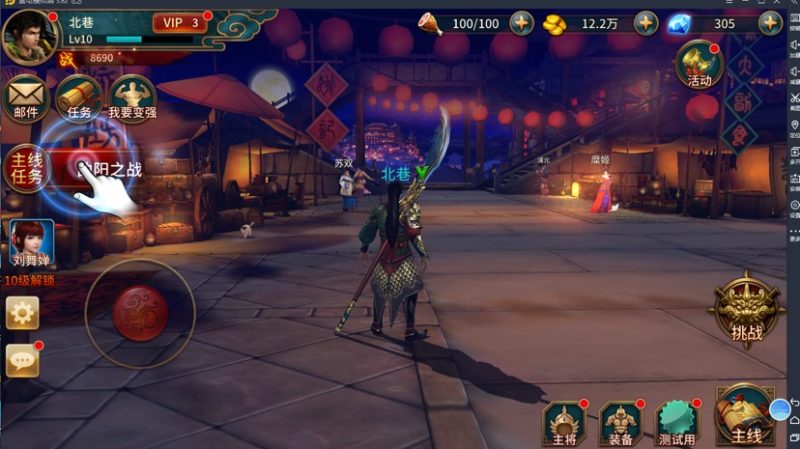Buy diamonds with the plus button
The width and height of the screenshot is (800, 449).
pyautogui.click(x=772, y=23)
